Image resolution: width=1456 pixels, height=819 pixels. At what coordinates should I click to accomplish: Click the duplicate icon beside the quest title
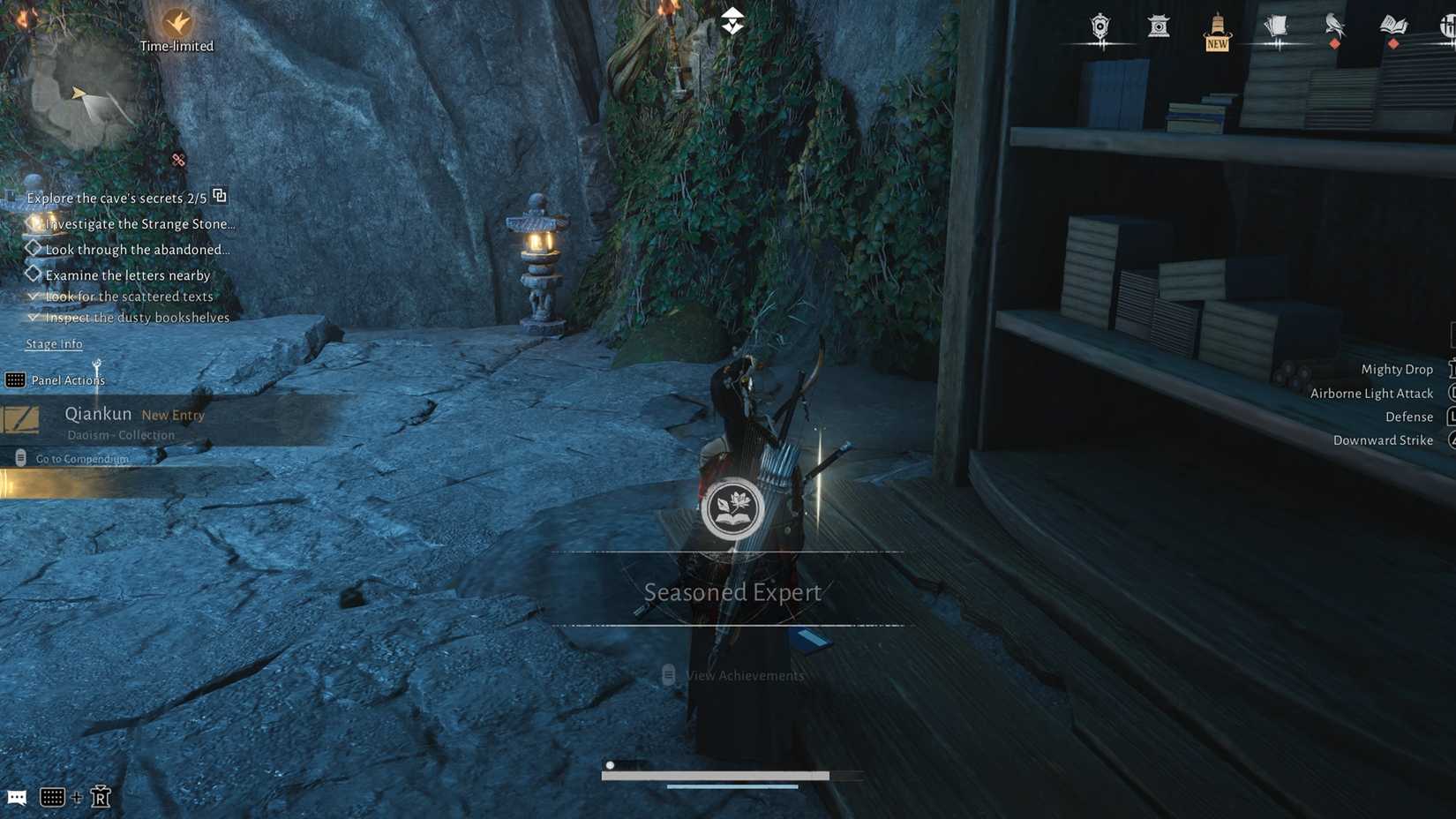pyautogui.click(x=219, y=196)
